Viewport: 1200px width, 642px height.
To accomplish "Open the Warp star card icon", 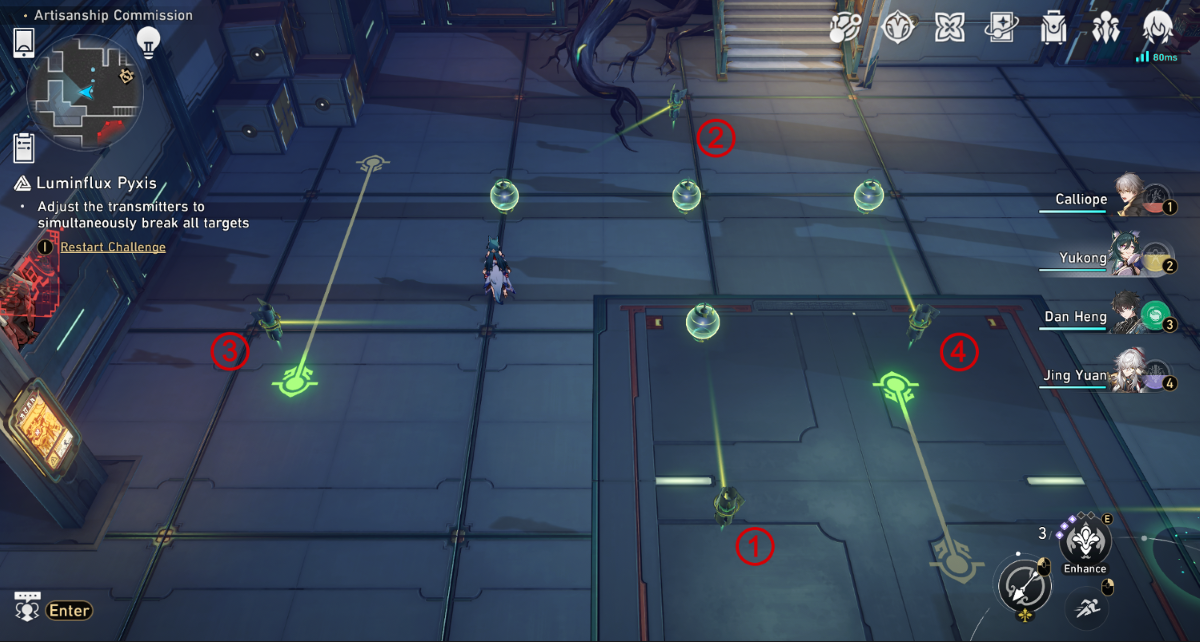I will (1001, 28).
